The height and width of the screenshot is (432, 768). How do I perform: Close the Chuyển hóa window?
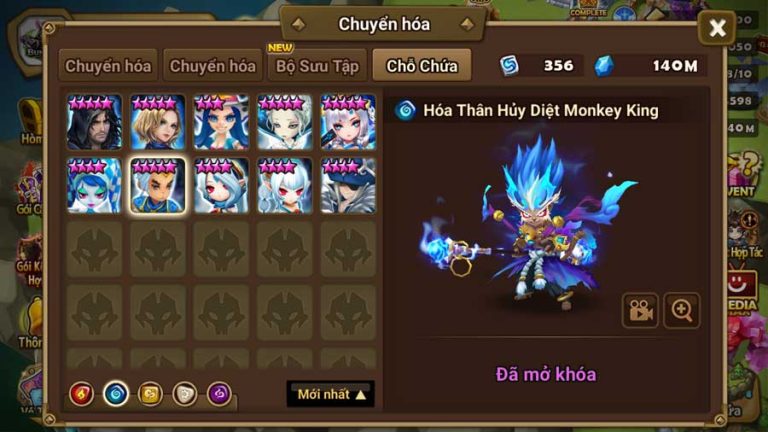(717, 29)
